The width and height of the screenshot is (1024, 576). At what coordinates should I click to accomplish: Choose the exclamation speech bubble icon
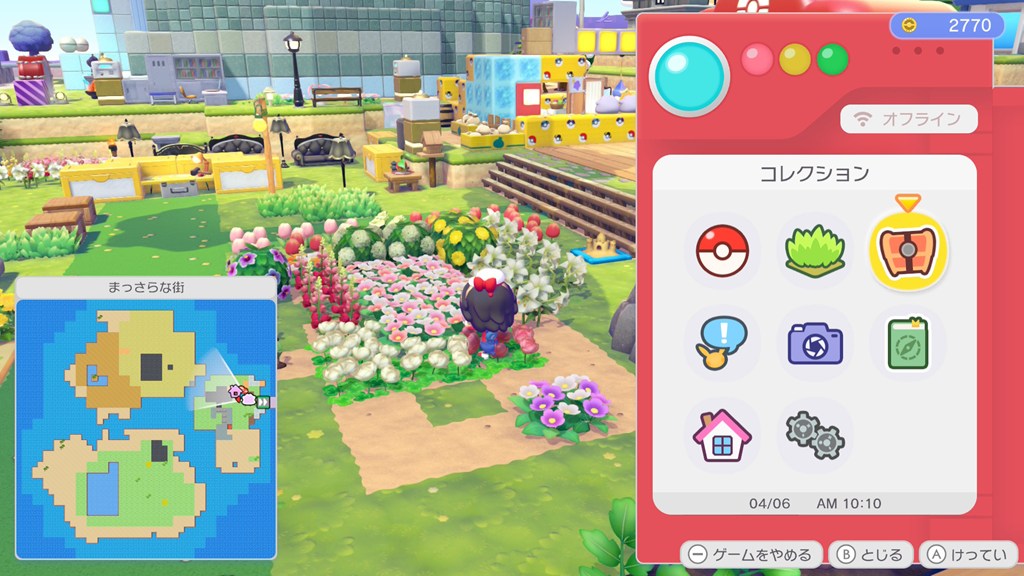pyautogui.click(x=721, y=343)
